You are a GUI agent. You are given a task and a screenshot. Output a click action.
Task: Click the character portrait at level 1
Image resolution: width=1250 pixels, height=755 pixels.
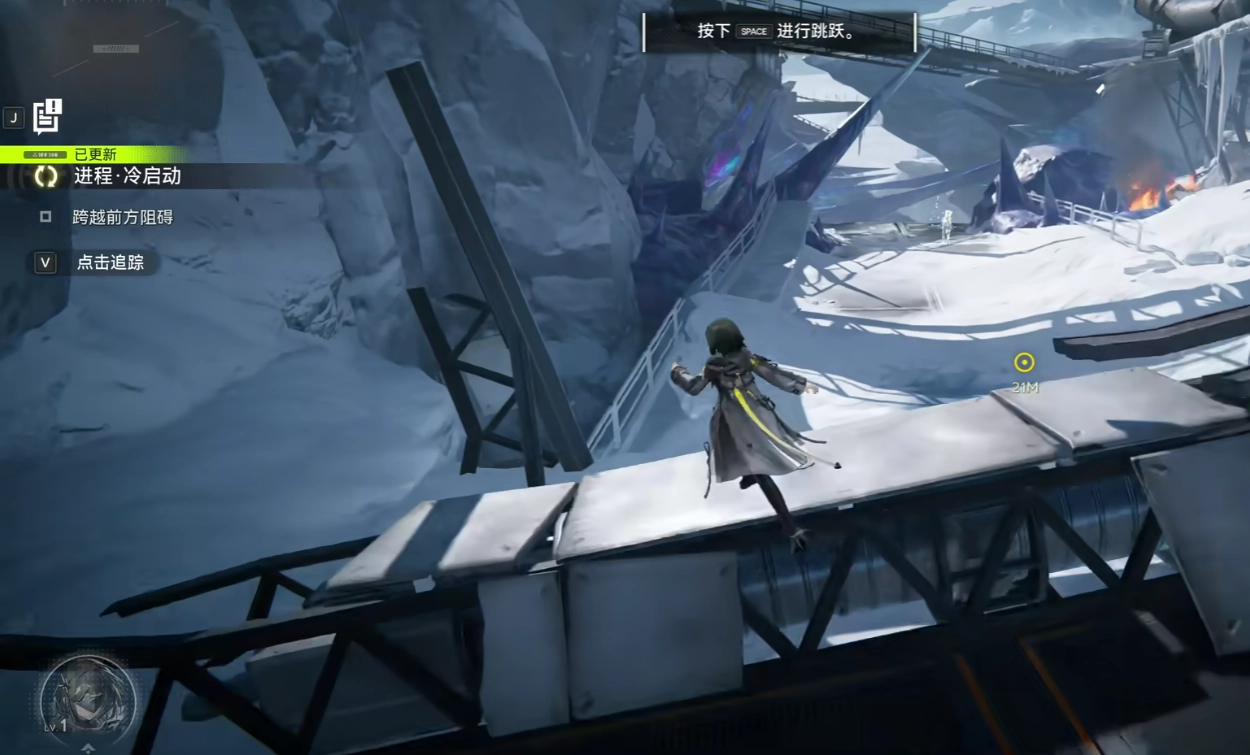pyautogui.click(x=87, y=696)
